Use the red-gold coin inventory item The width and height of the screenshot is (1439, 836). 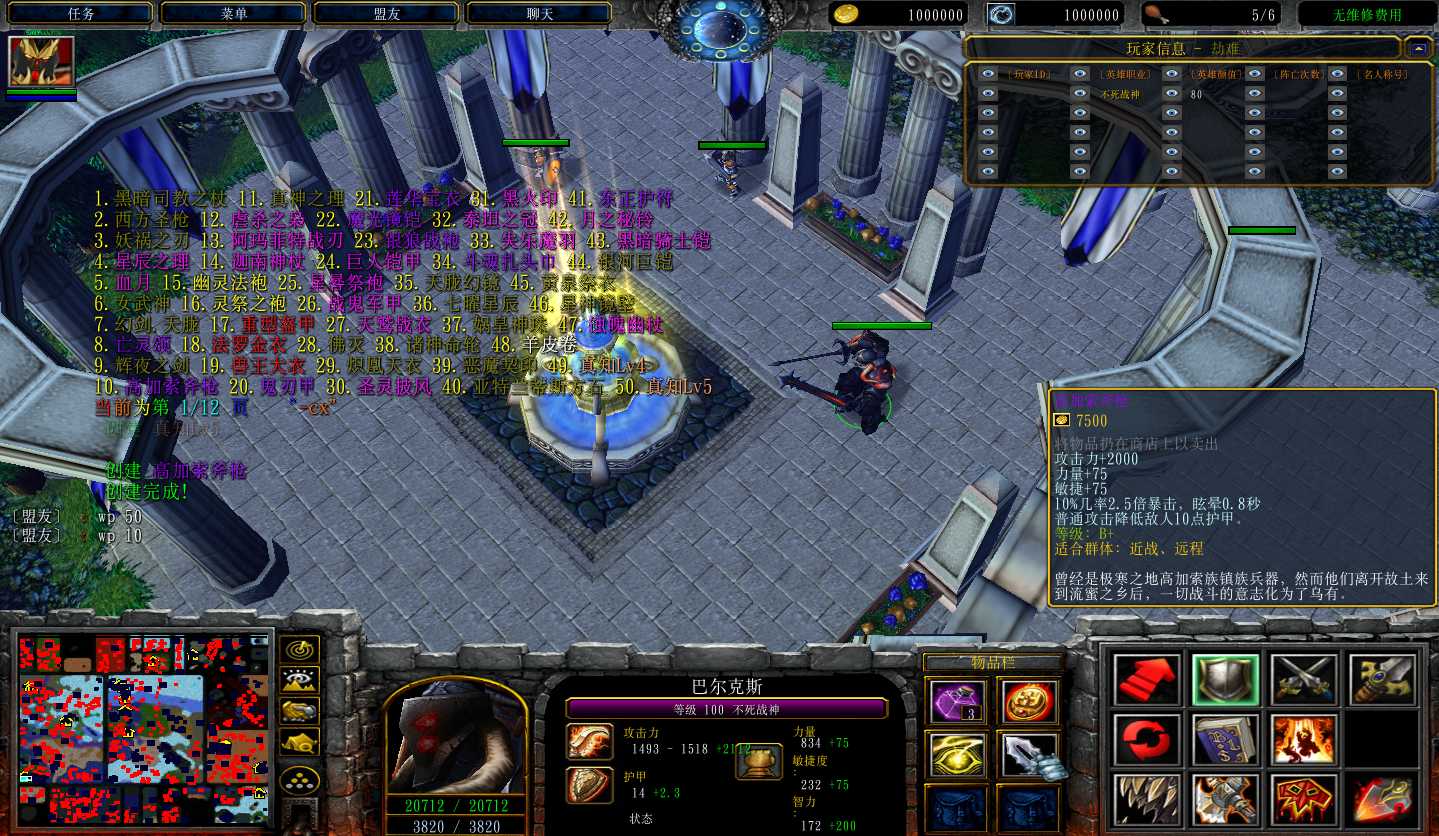coord(1027,701)
